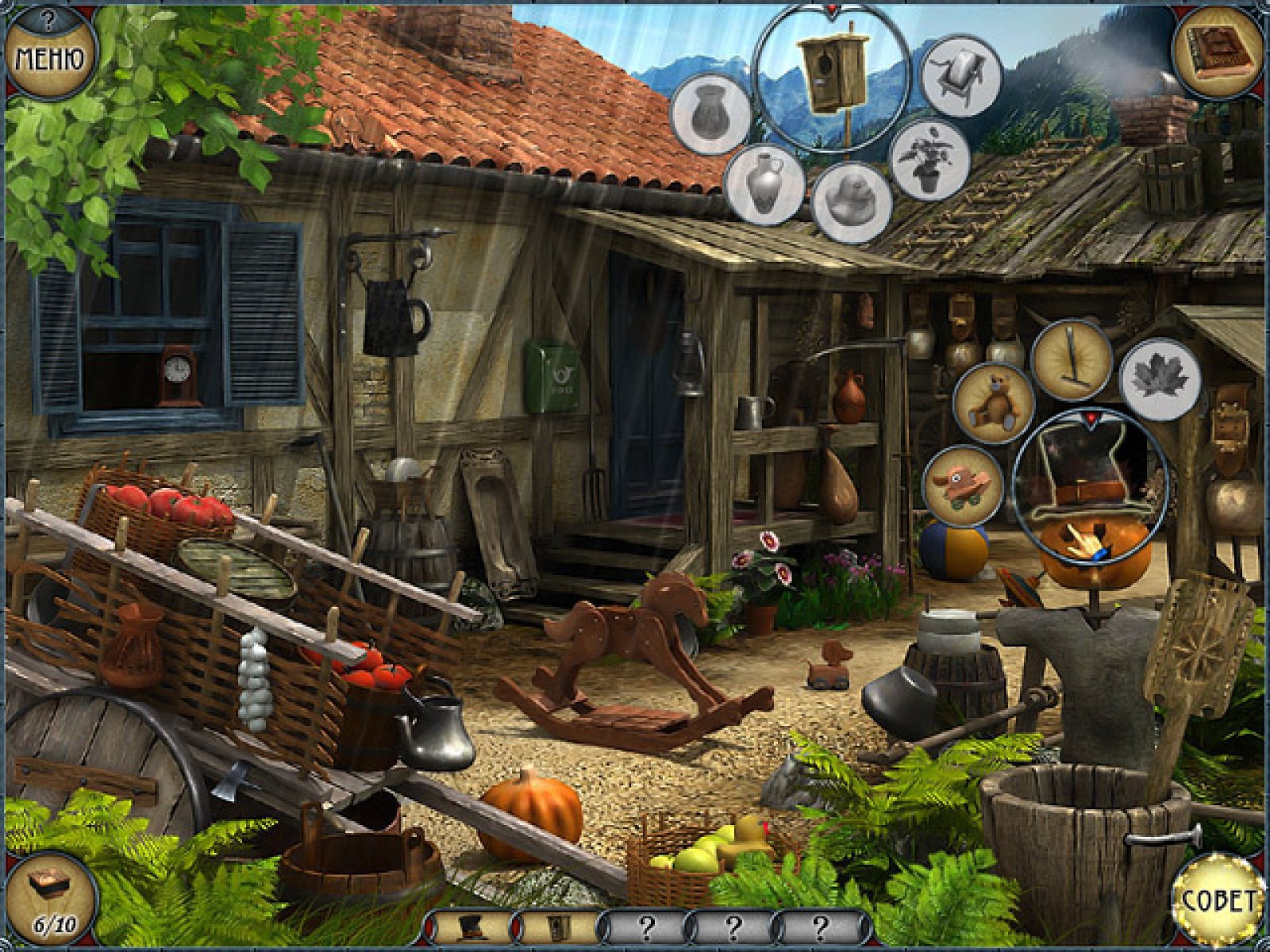This screenshot has width=1270, height=952.
Task: Choose the grey potted plant bubble
Action: (929, 160)
